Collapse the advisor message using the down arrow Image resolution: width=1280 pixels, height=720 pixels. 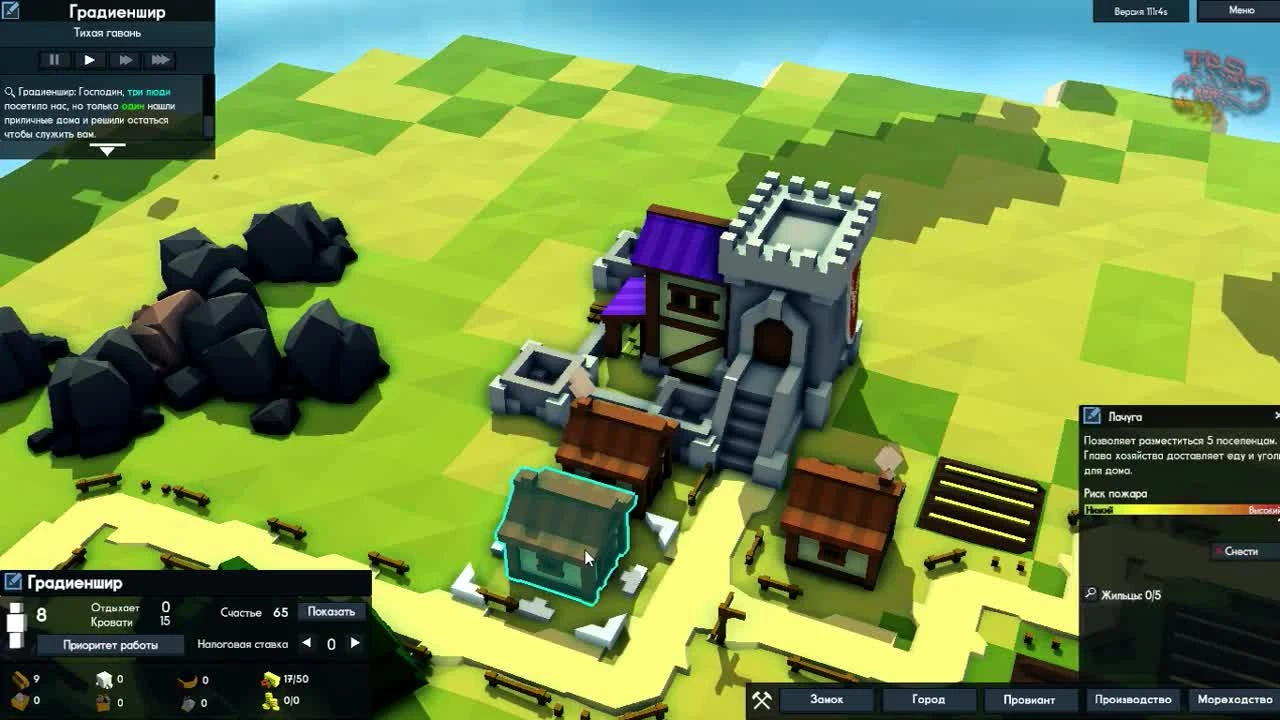point(108,150)
